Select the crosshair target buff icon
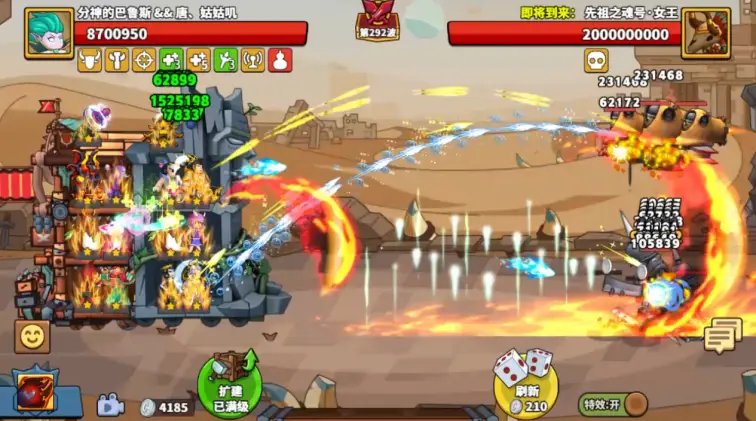This screenshot has width=756, height=421. [144, 61]
